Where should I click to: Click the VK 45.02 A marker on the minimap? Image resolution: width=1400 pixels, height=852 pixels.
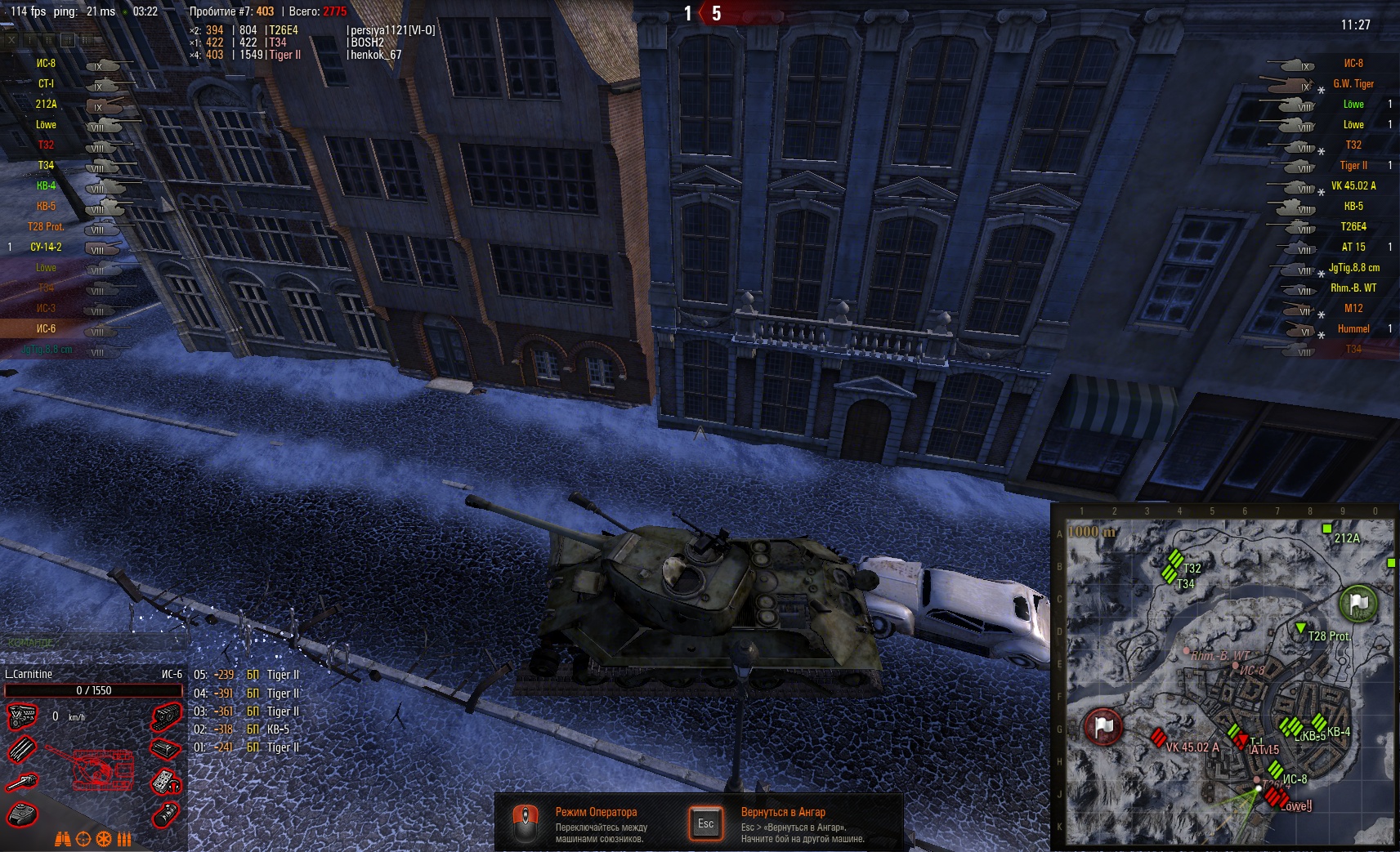pos(1158,738)
